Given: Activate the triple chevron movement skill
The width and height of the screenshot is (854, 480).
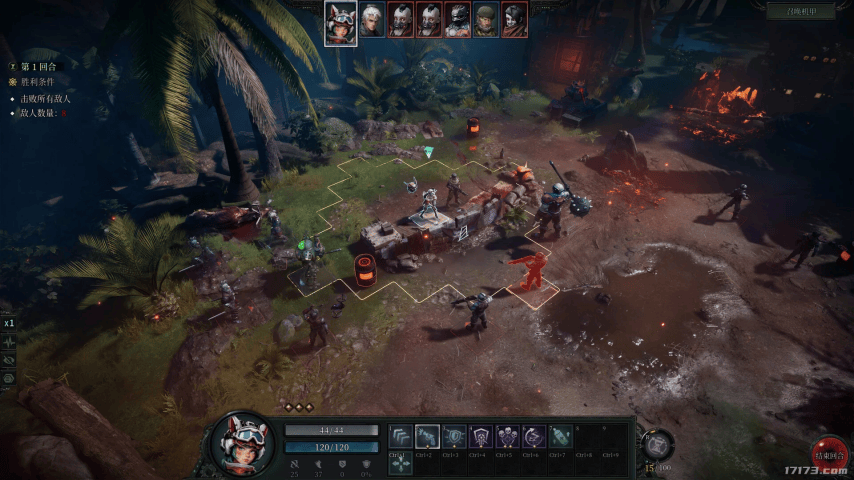Looking at the screenshot, I should coord(400,436).
